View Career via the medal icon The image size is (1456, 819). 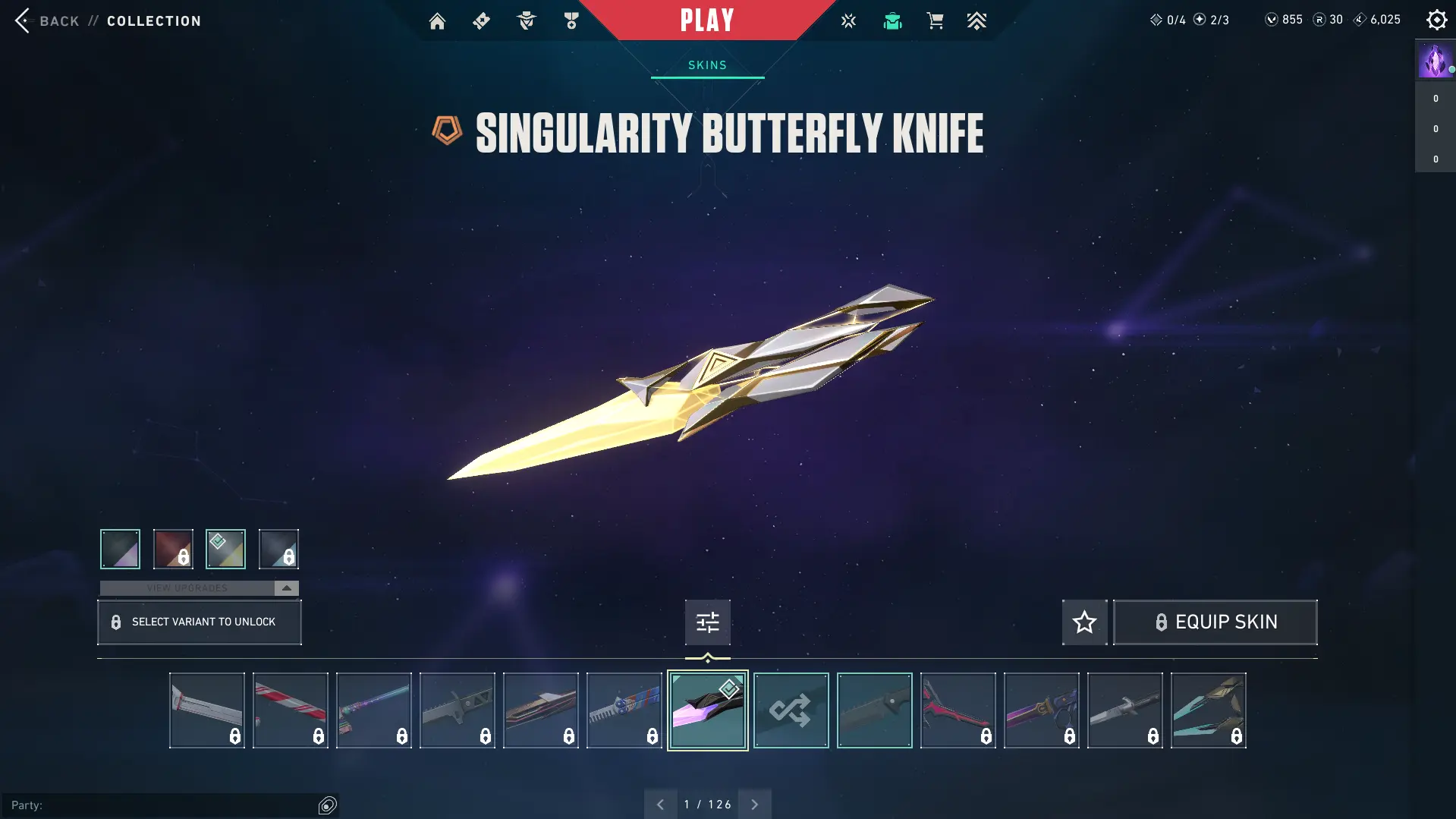click(x=571, y=20)
